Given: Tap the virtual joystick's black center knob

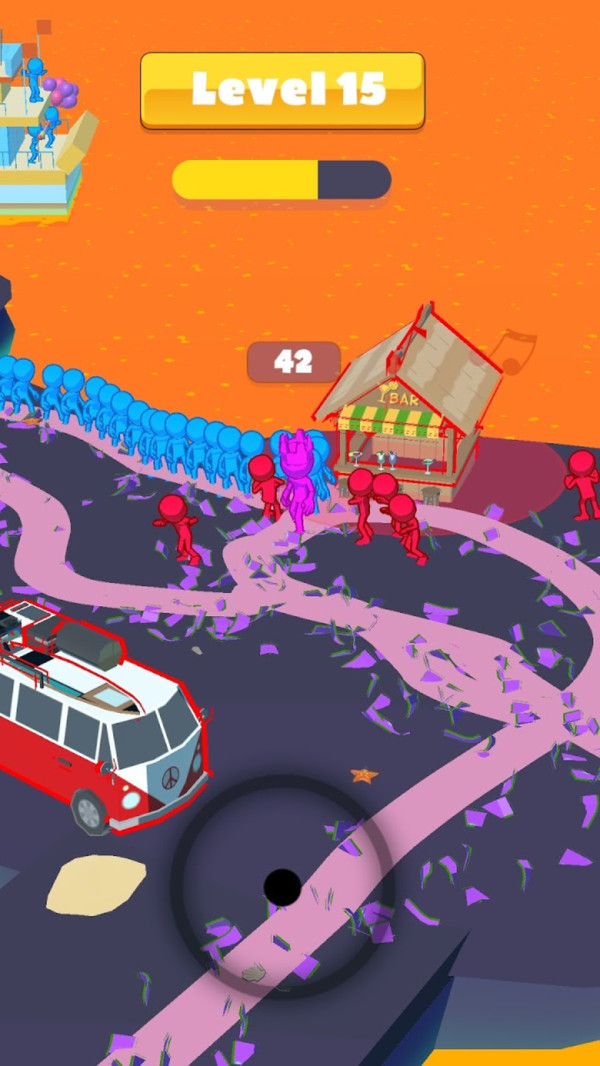Looking at the screenshot, I should (x=282, y=886).
